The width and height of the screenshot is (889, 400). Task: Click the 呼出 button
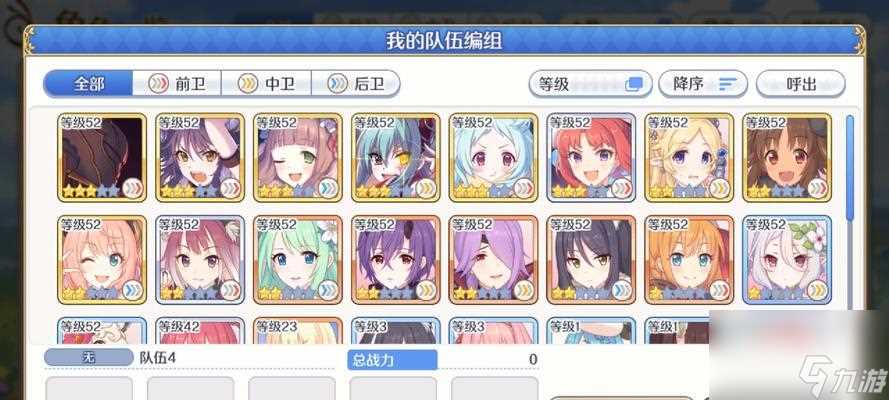click(x=800, y=84)
